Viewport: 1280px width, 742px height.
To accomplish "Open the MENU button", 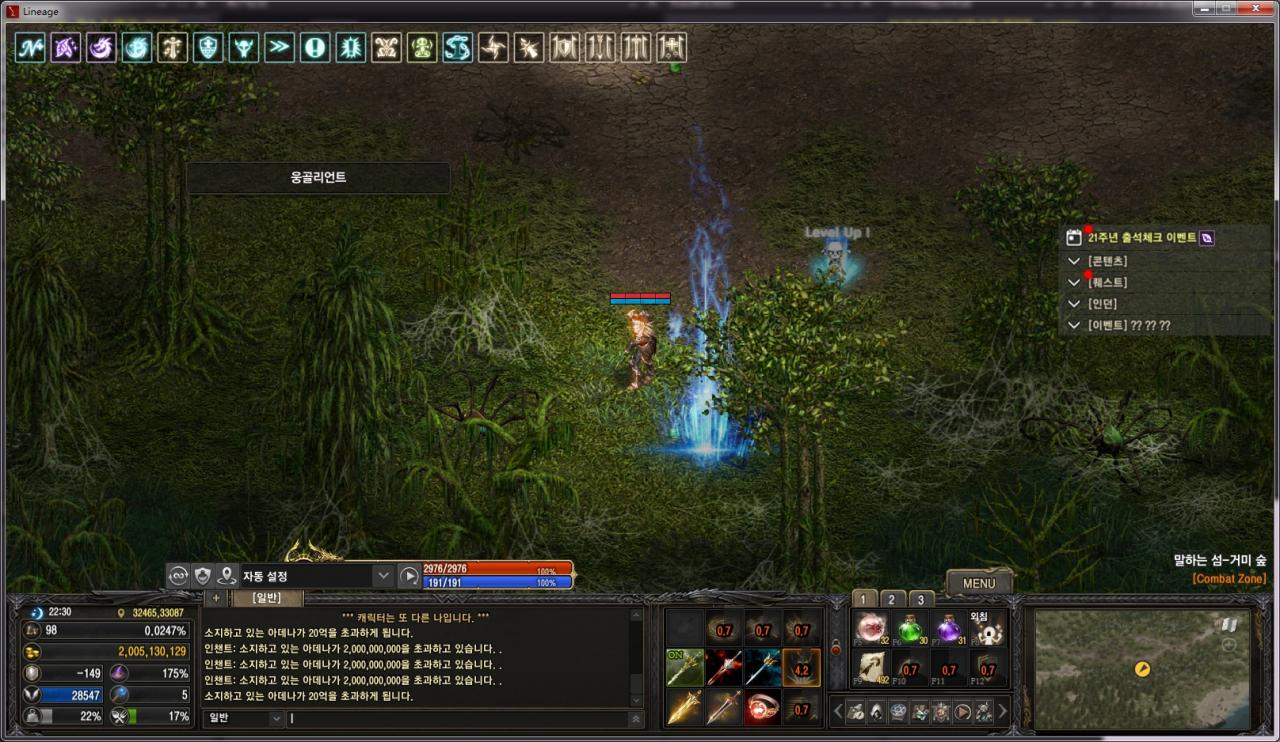I will (978, 583).
